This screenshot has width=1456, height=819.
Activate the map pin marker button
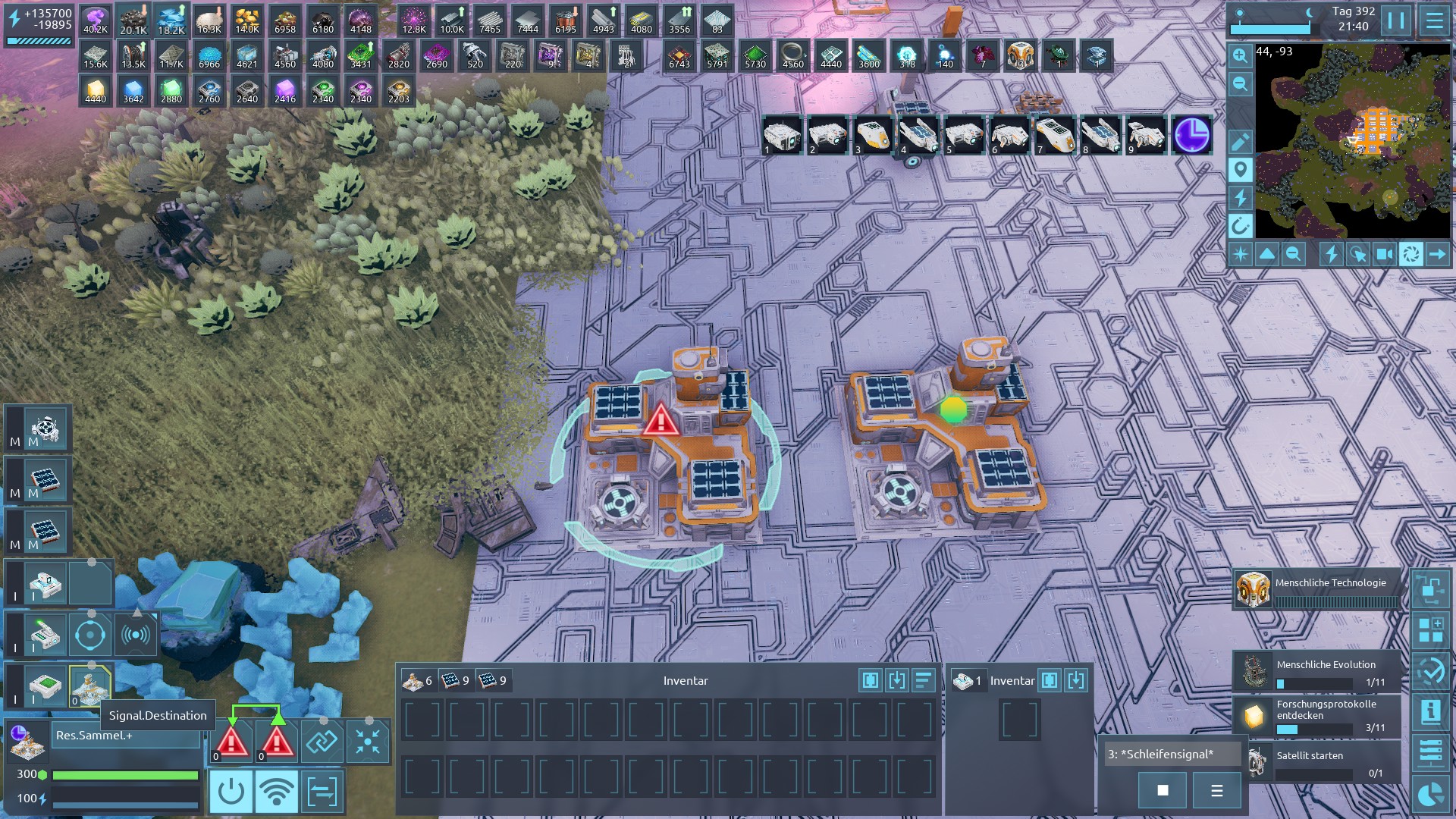pos(1240,170)
